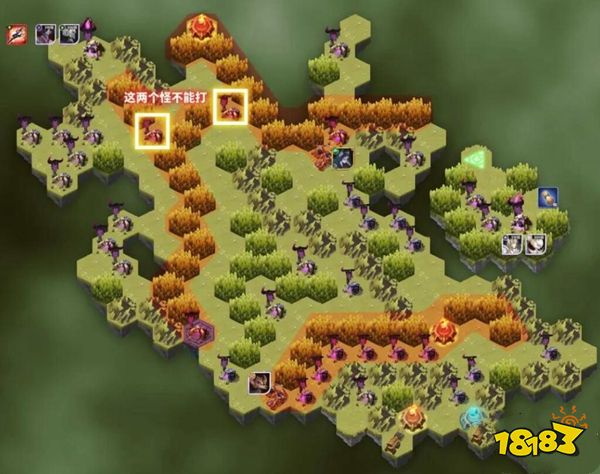The width and height of the screenshot is (600, 474).
Task: Open the hero portrait beside the red sword icon
Action: pos(45,33)
